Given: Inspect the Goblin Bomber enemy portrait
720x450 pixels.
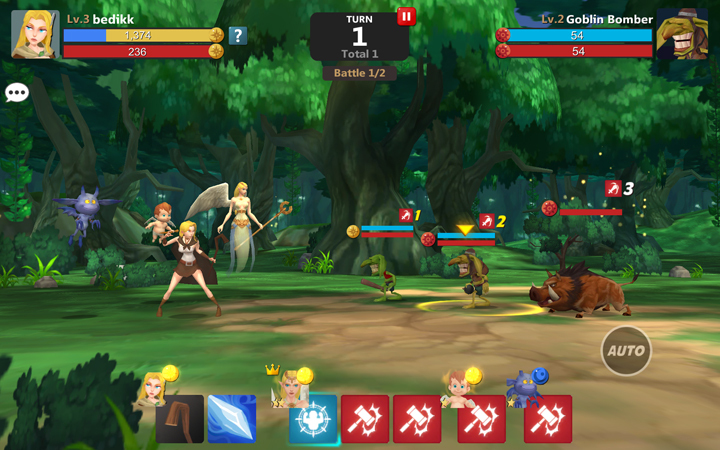Looking at the screenshot, I should 683,36.
